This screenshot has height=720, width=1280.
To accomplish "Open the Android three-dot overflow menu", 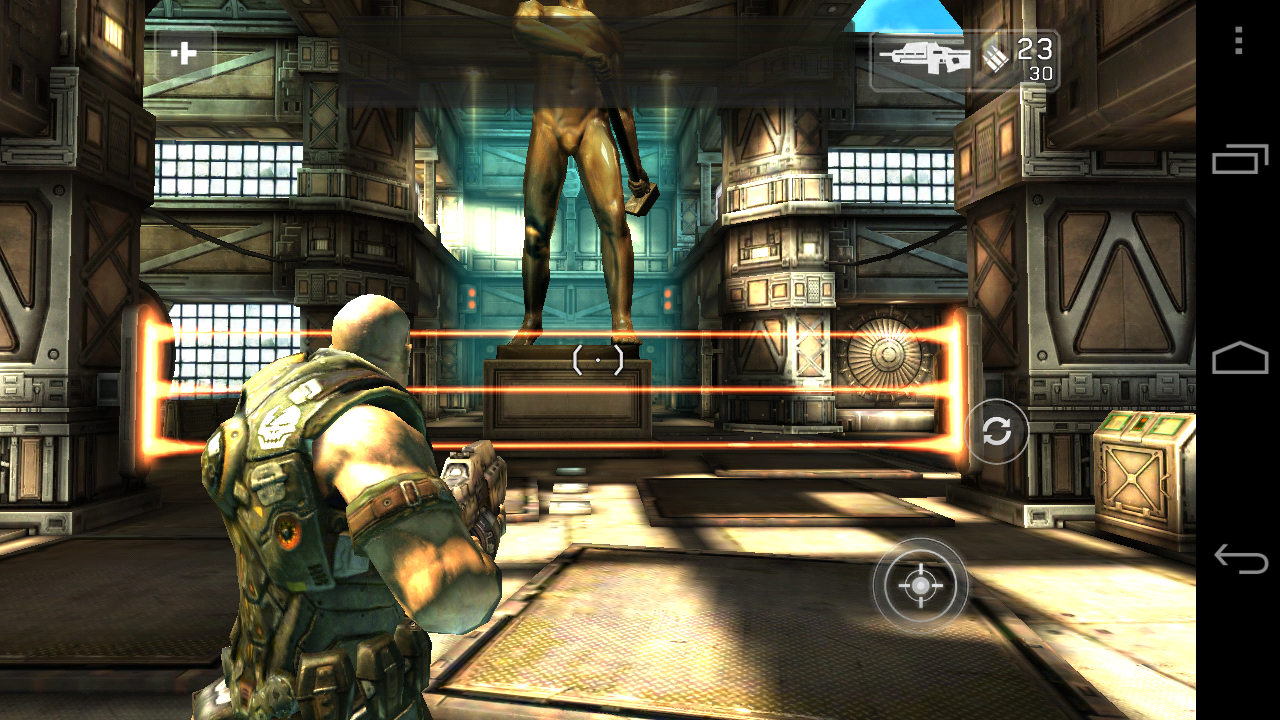I will (1238, 41).
